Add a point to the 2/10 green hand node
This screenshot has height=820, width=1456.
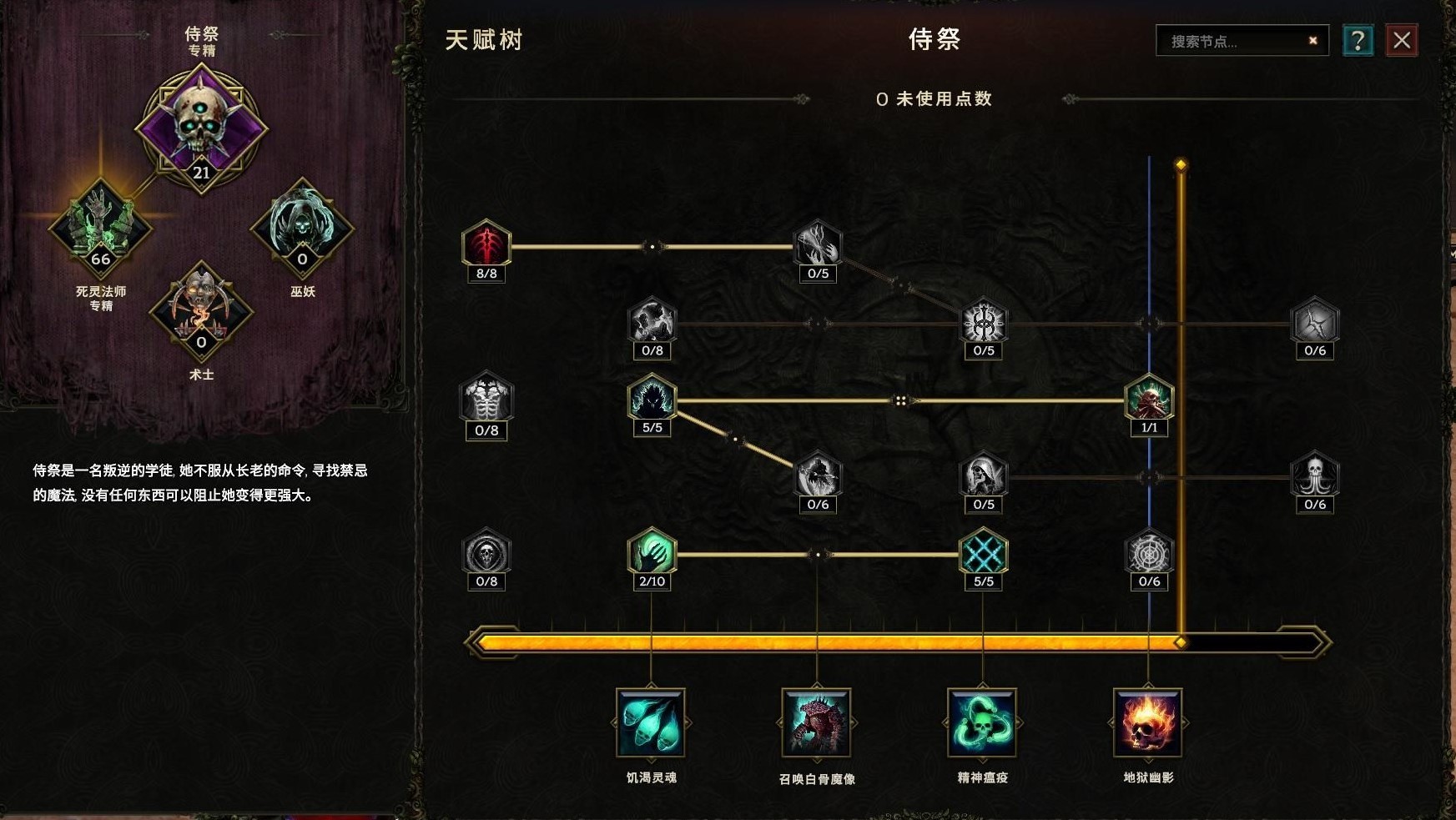[x=652, y=552]
